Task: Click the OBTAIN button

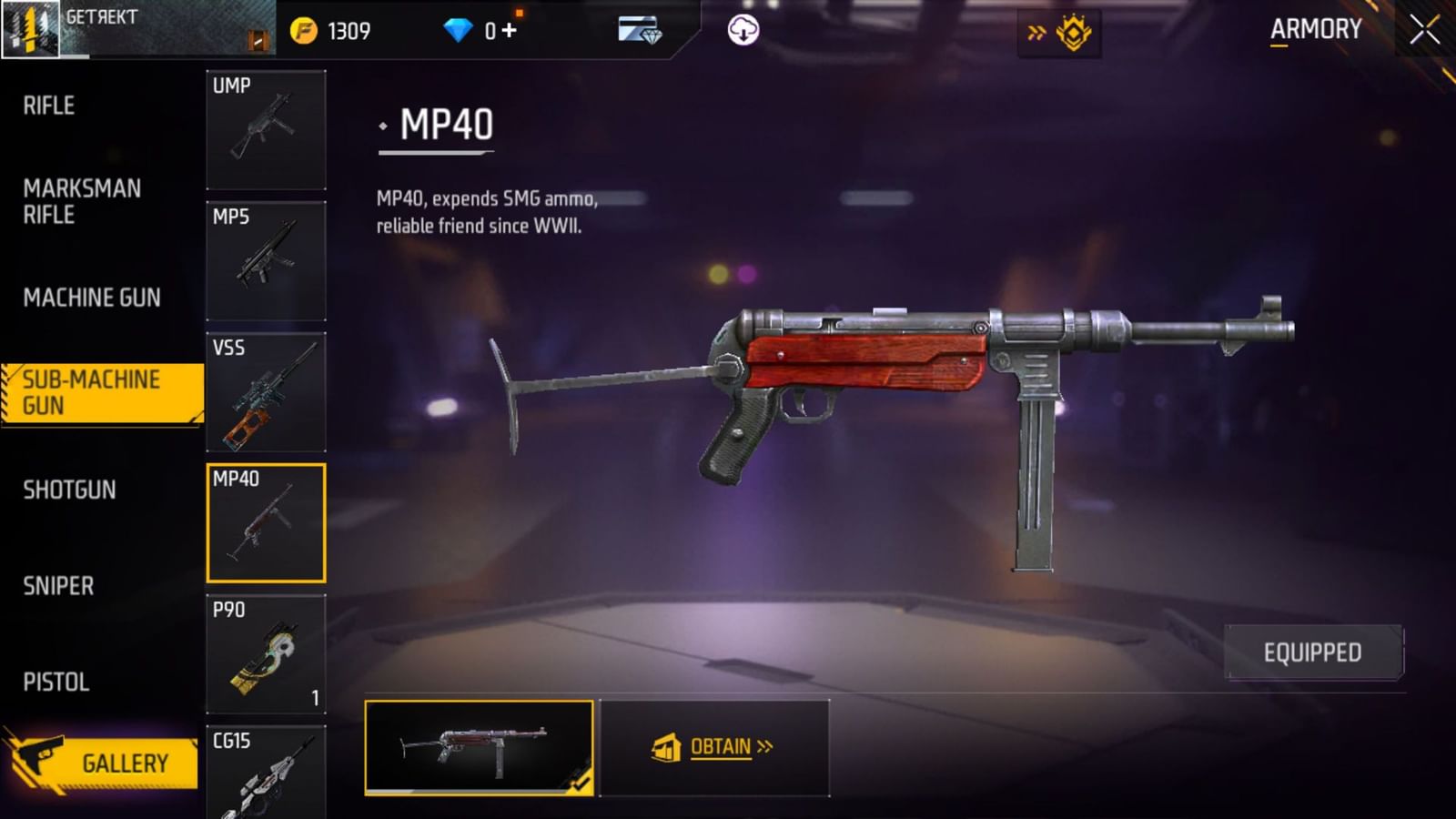Action: click(718, 746)
